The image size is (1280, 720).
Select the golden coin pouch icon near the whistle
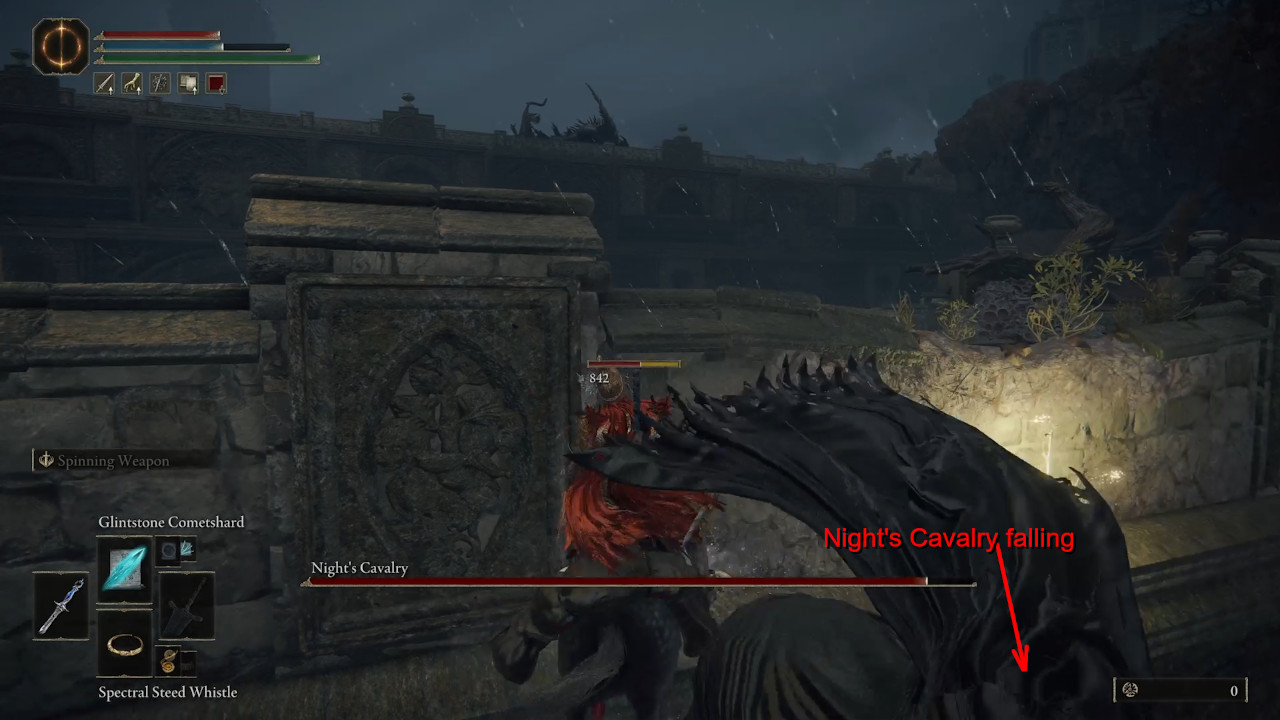point(166,659)
